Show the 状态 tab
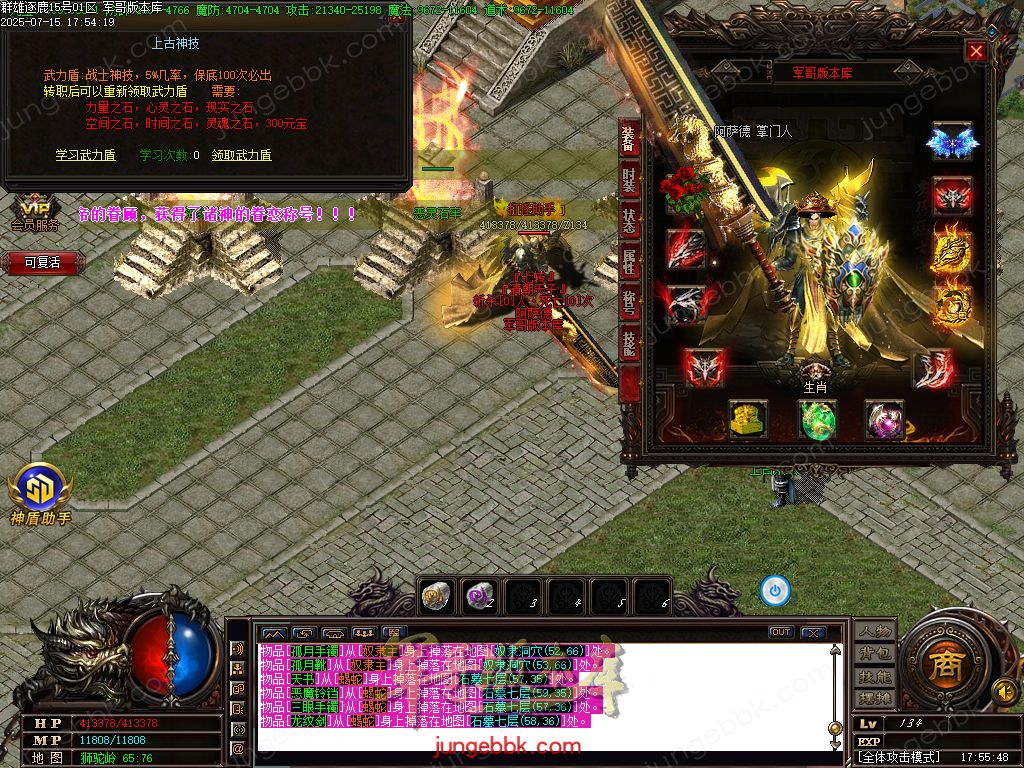Screen dimensions: 1024x768 629,221
